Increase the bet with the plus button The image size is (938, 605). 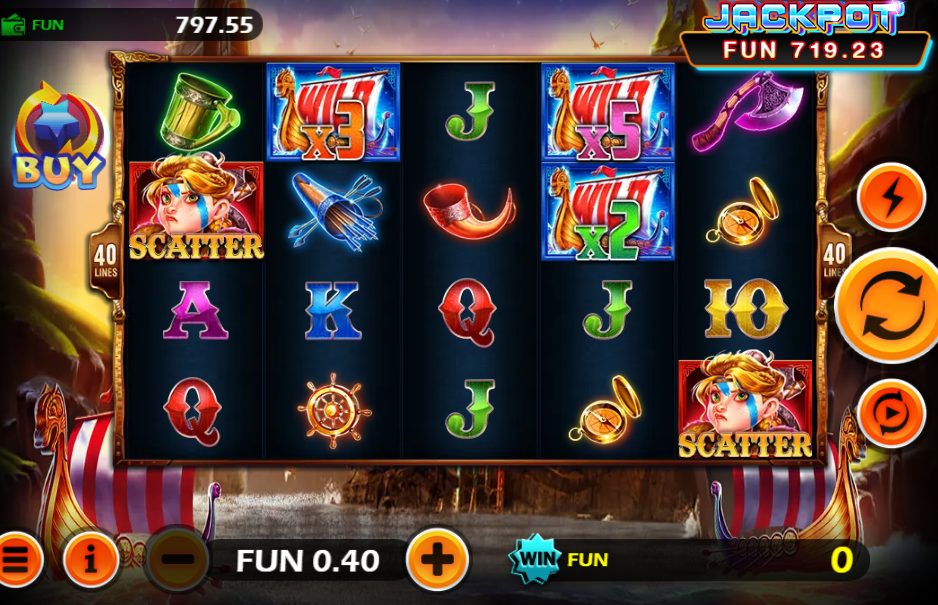tap(437, 560)
